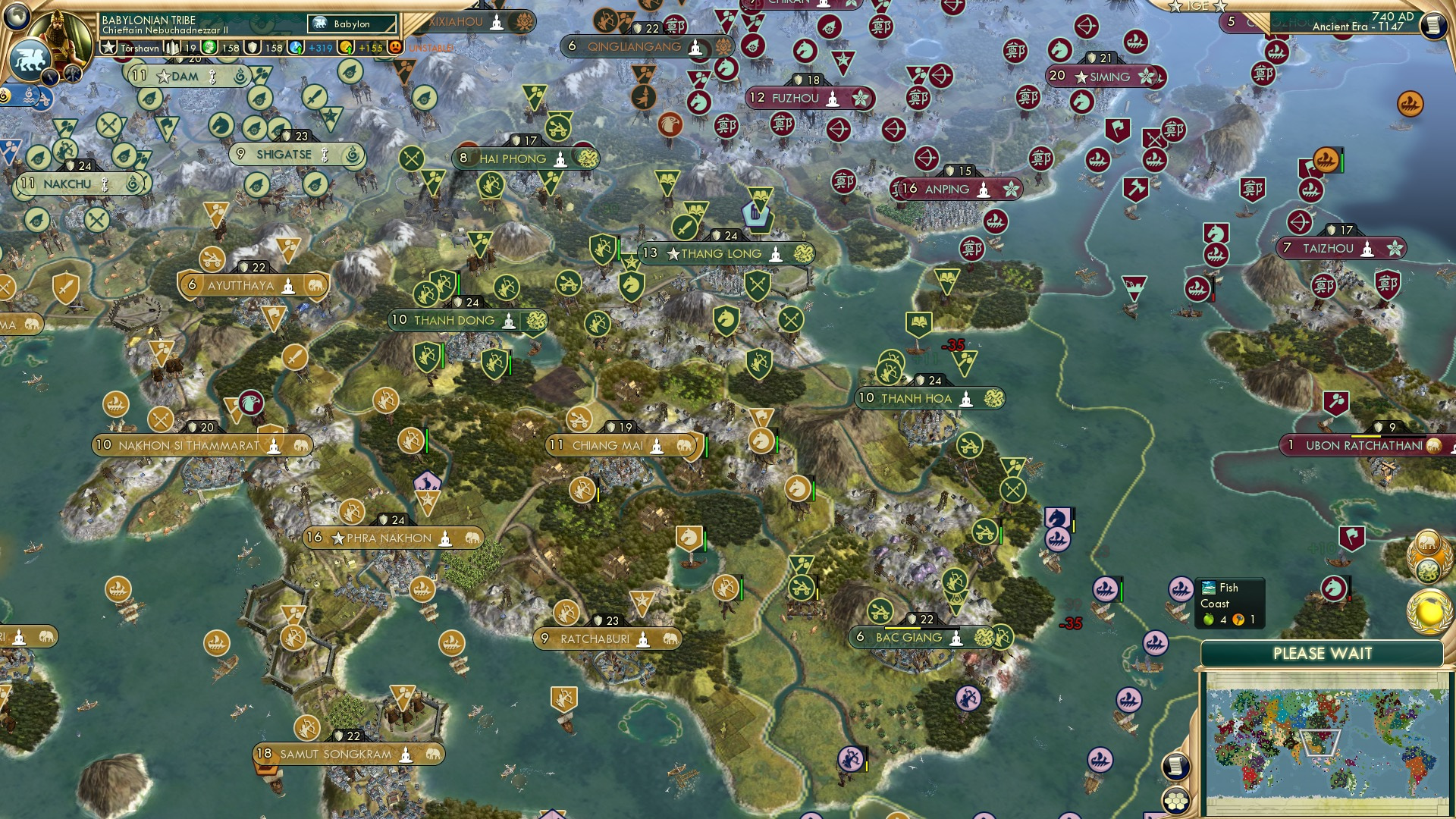Click the green science beaker counter on the top bar

click(210, 48)
